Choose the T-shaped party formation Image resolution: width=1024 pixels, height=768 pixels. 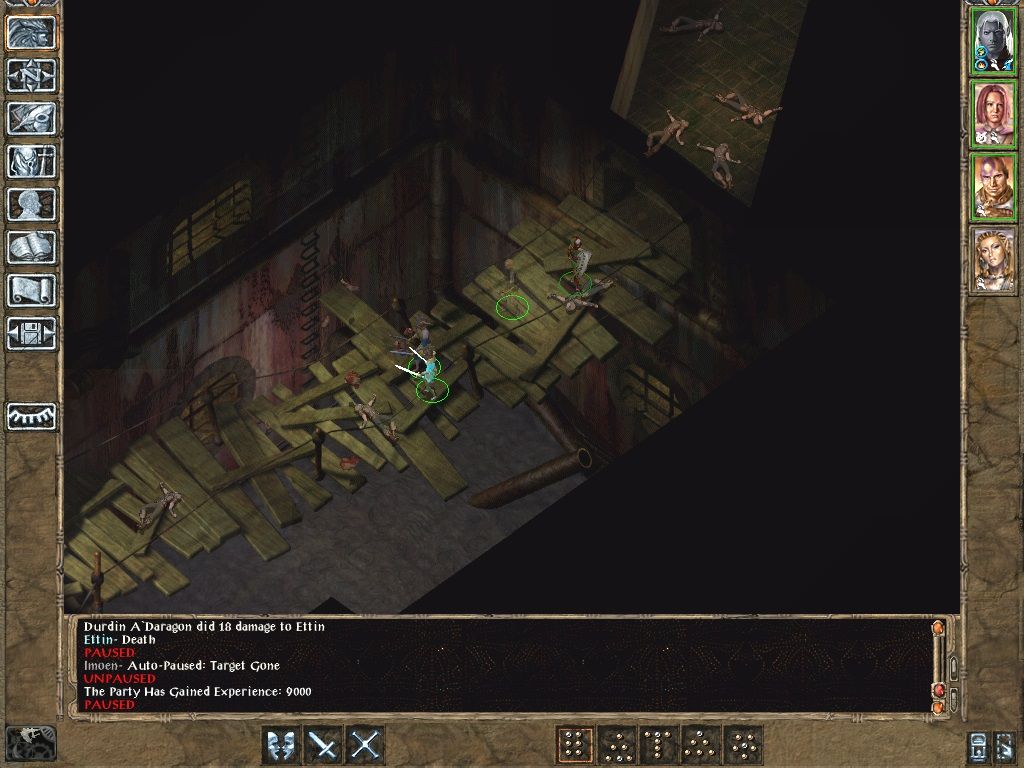pyautogui.click(x=658, y=745)
